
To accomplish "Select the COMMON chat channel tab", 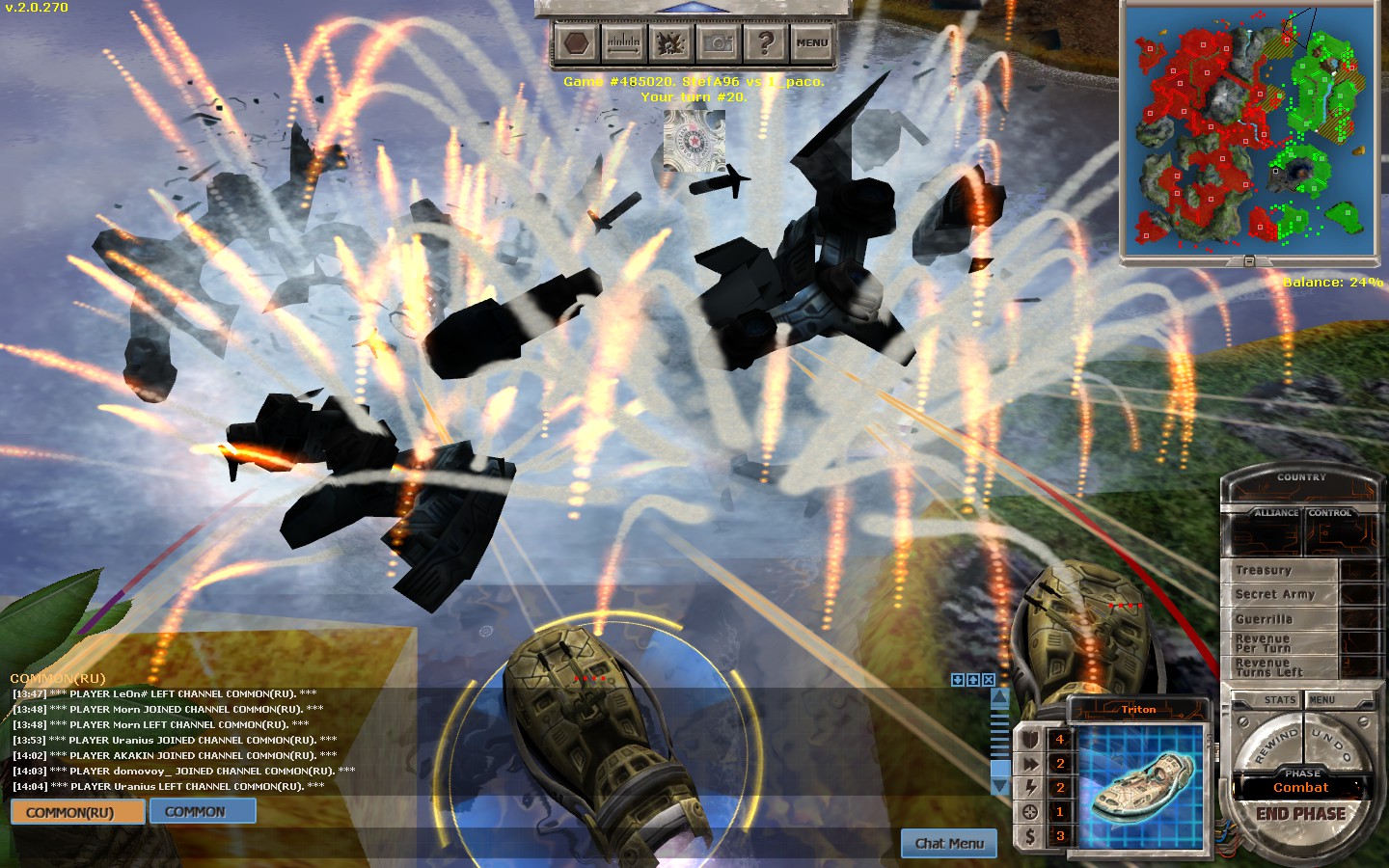I will (202, 811).
